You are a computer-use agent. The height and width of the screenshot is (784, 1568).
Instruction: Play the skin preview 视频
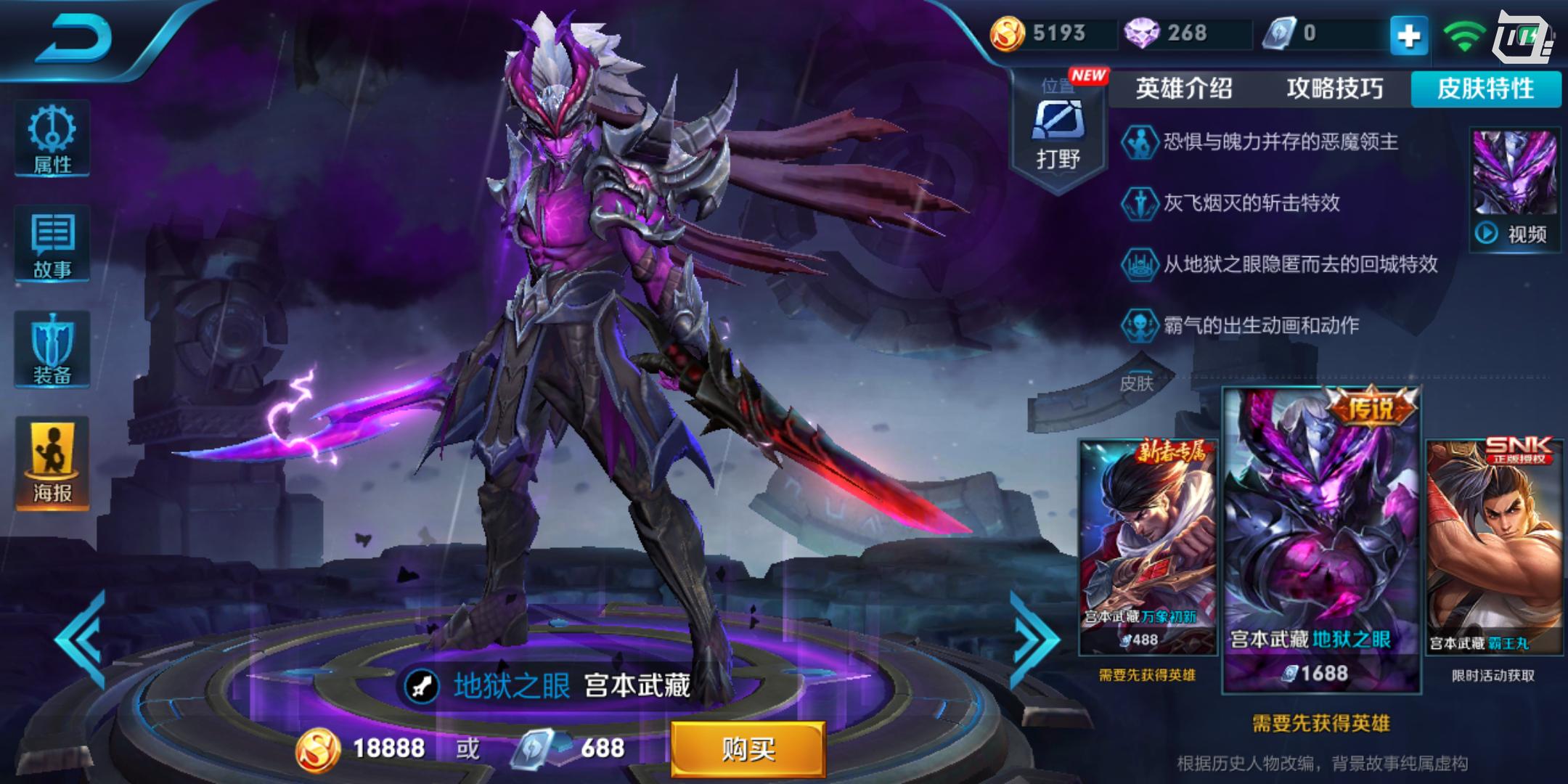(x=1515, y=190)
